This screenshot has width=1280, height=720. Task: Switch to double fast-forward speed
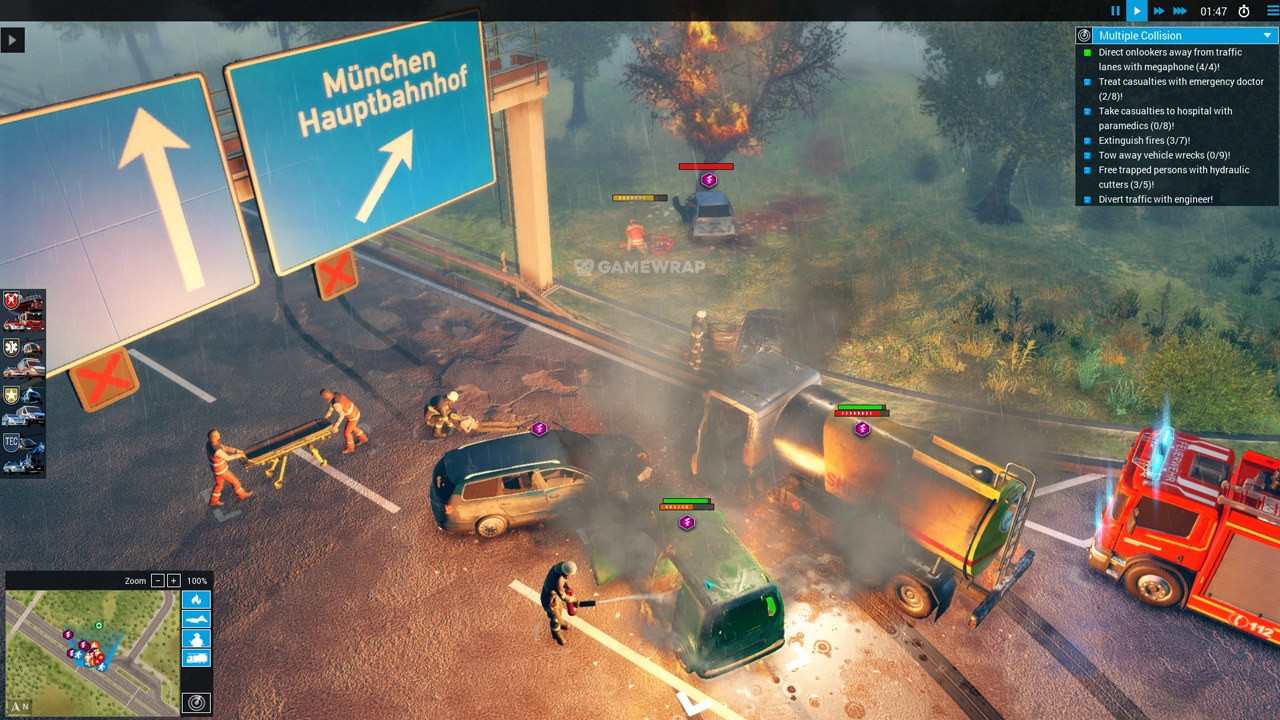(1159, 11)
